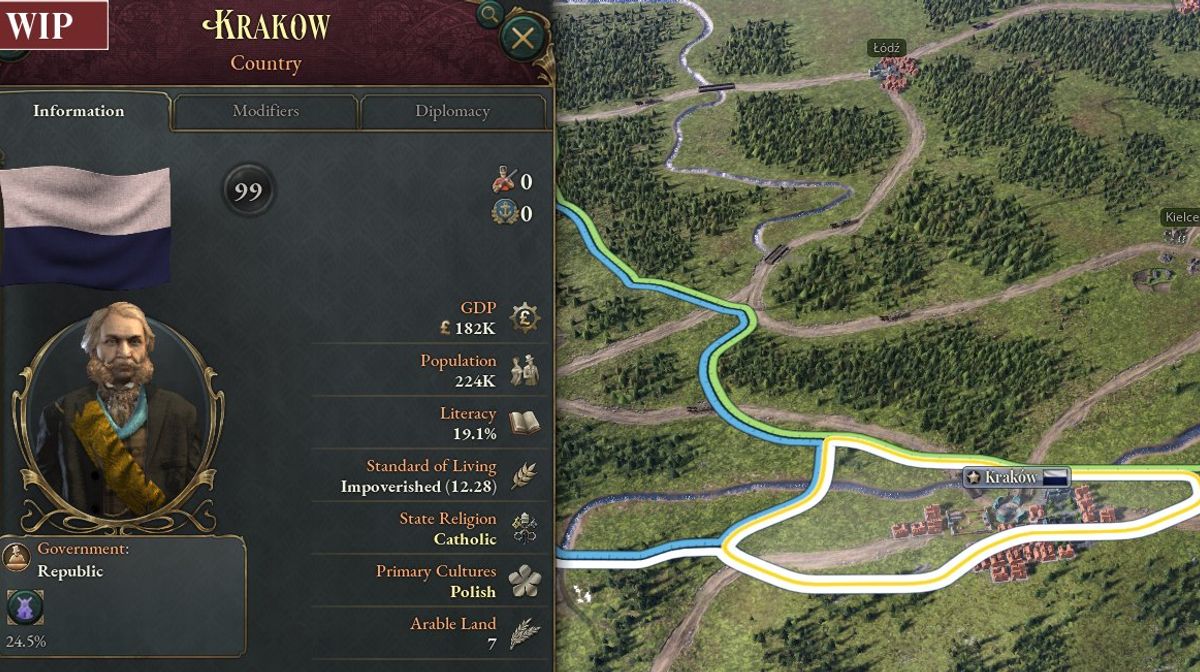1200x672 pixels.
Task: Click the Krakow country flag
Action: point(84,226)
